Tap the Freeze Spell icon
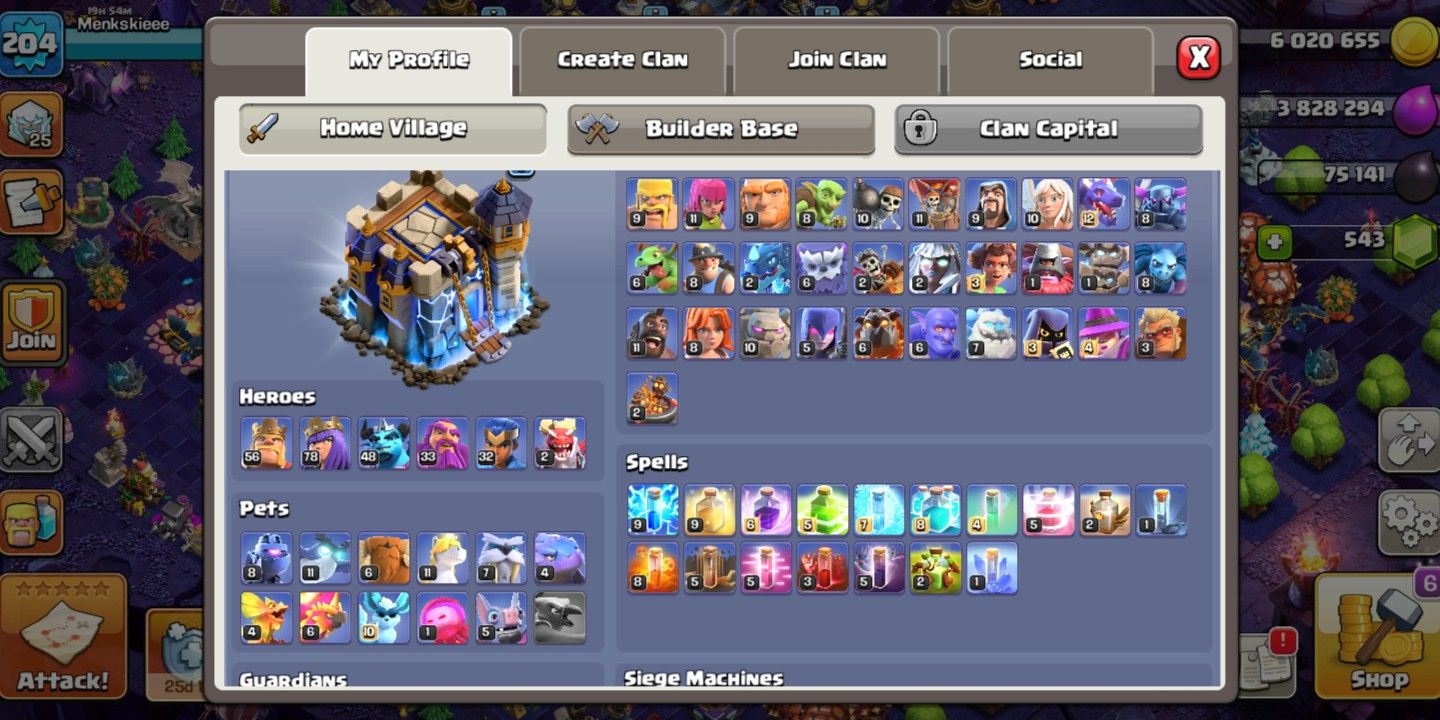The width and height of the screenshot is (1440, 720). pyautogui.click(x=878, y=510)
